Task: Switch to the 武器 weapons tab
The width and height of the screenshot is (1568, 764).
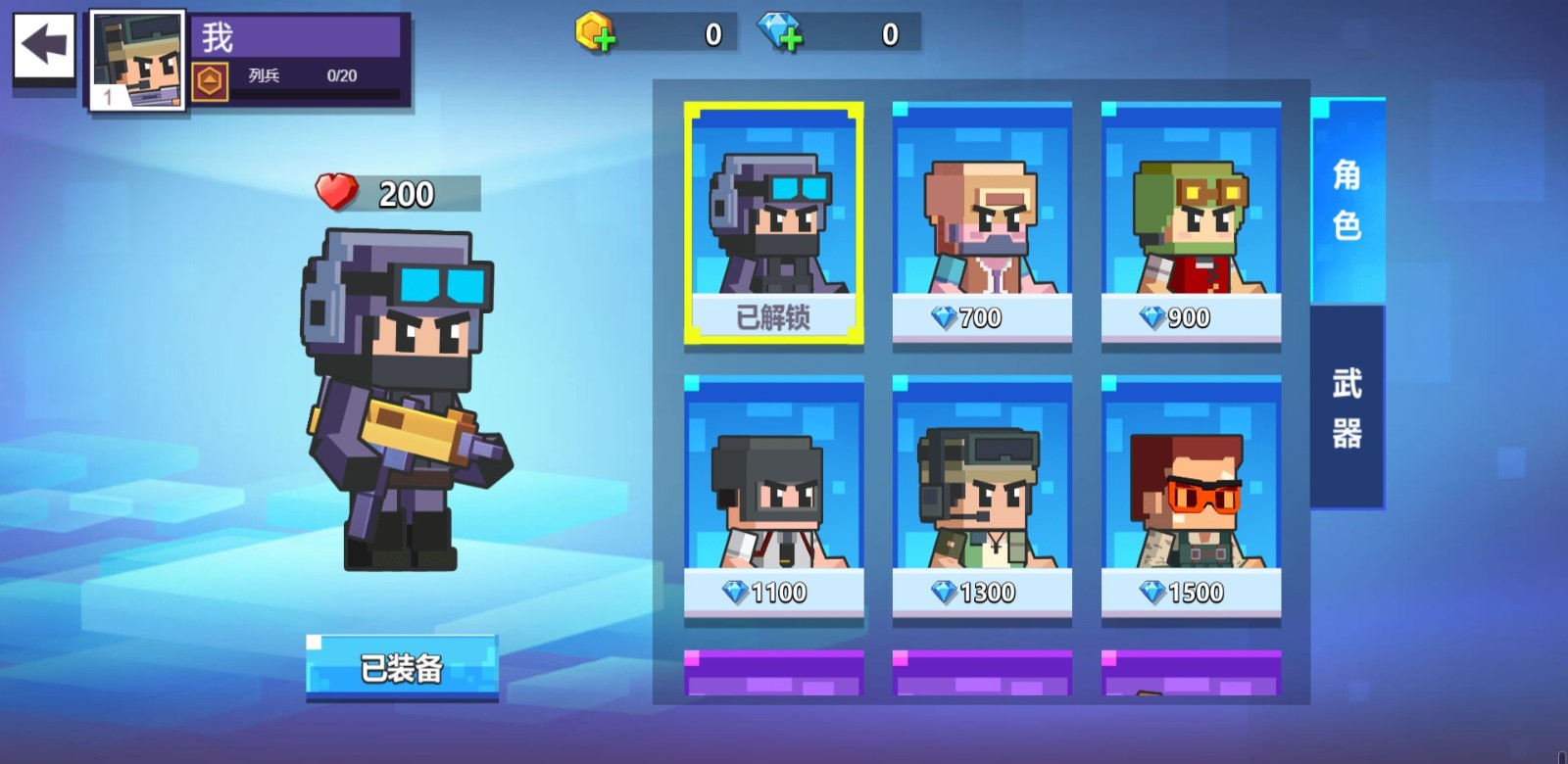Action: pyautogui.click(x=1347, y=407)
